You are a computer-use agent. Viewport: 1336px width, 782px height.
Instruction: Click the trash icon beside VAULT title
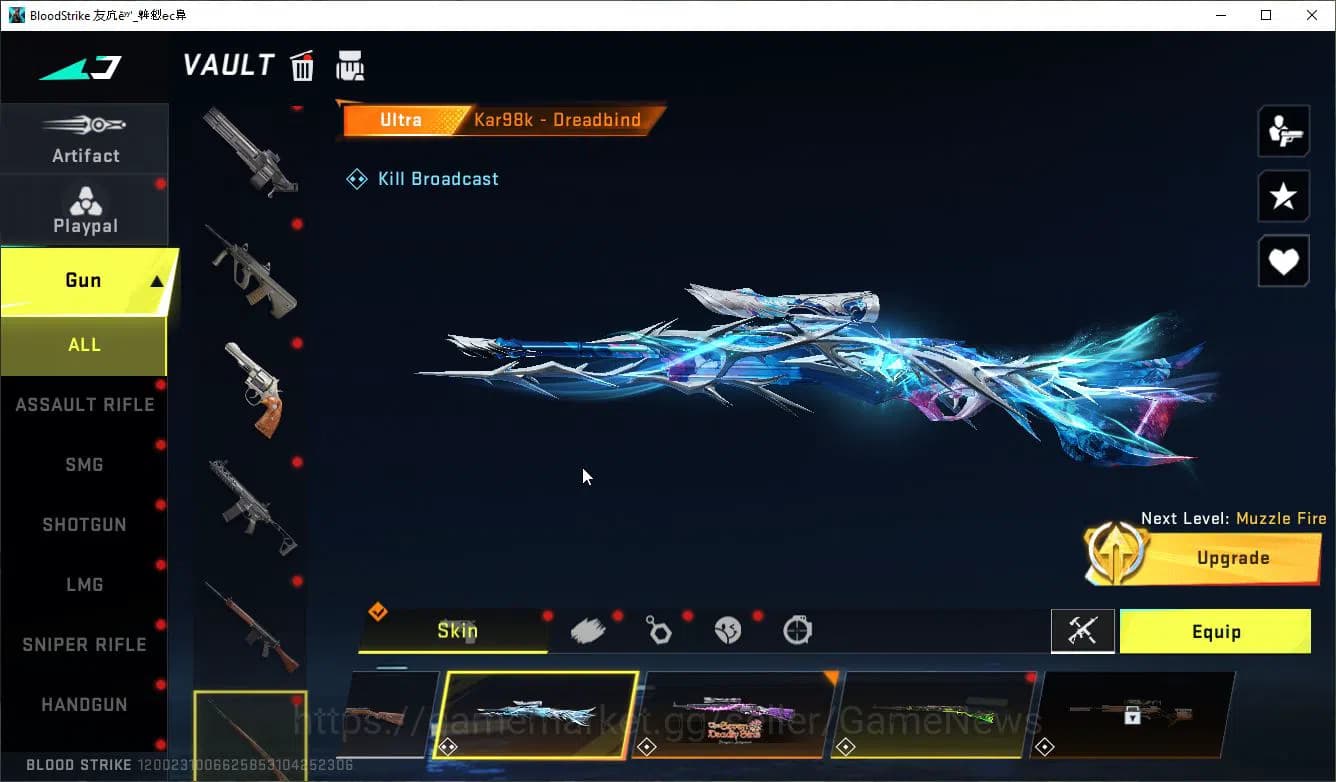pyautogui.click(x=301, y=64)
